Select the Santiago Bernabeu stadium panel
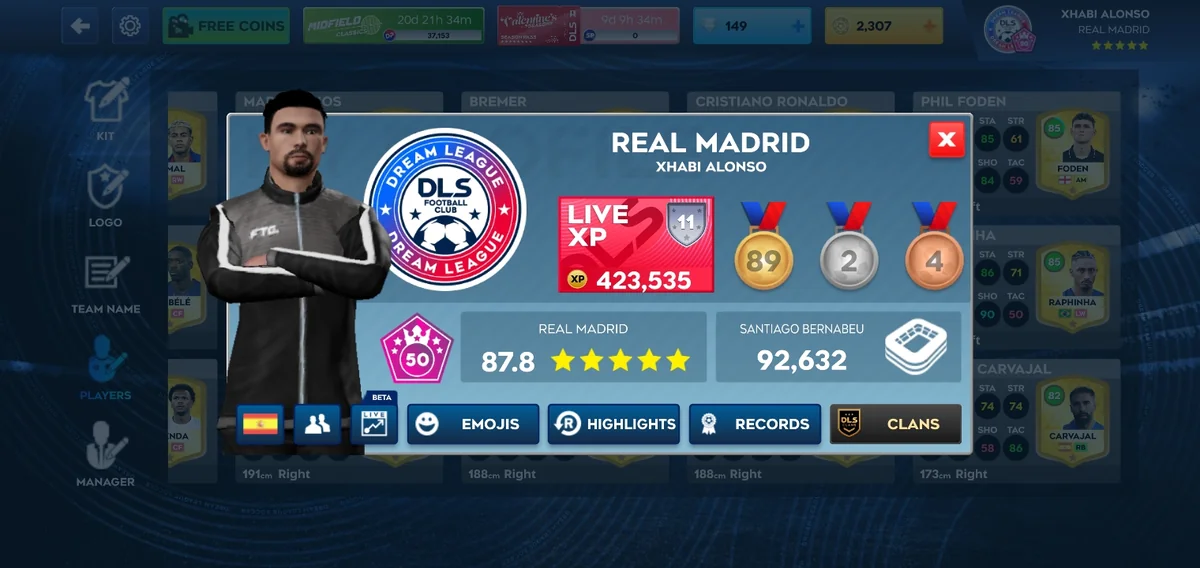The image size is (1200, 568). point(838,347)
